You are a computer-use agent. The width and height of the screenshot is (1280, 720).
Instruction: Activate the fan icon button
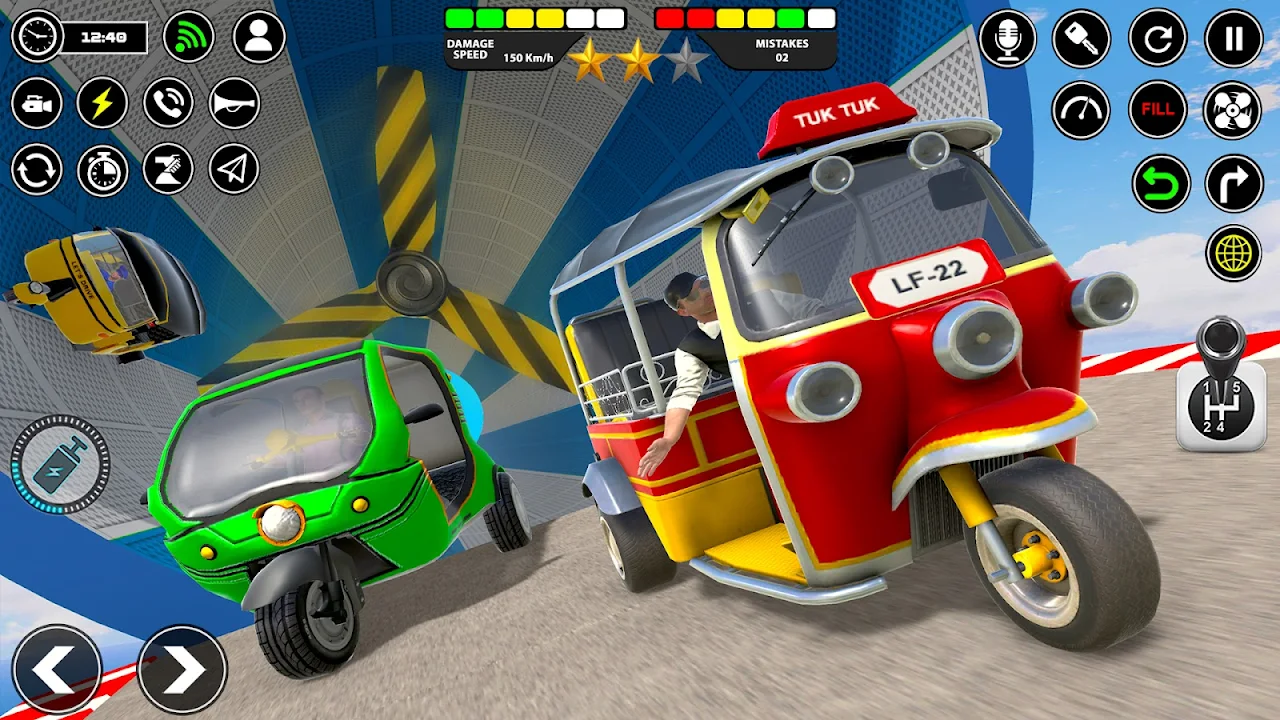click(x=1234, y=110)
